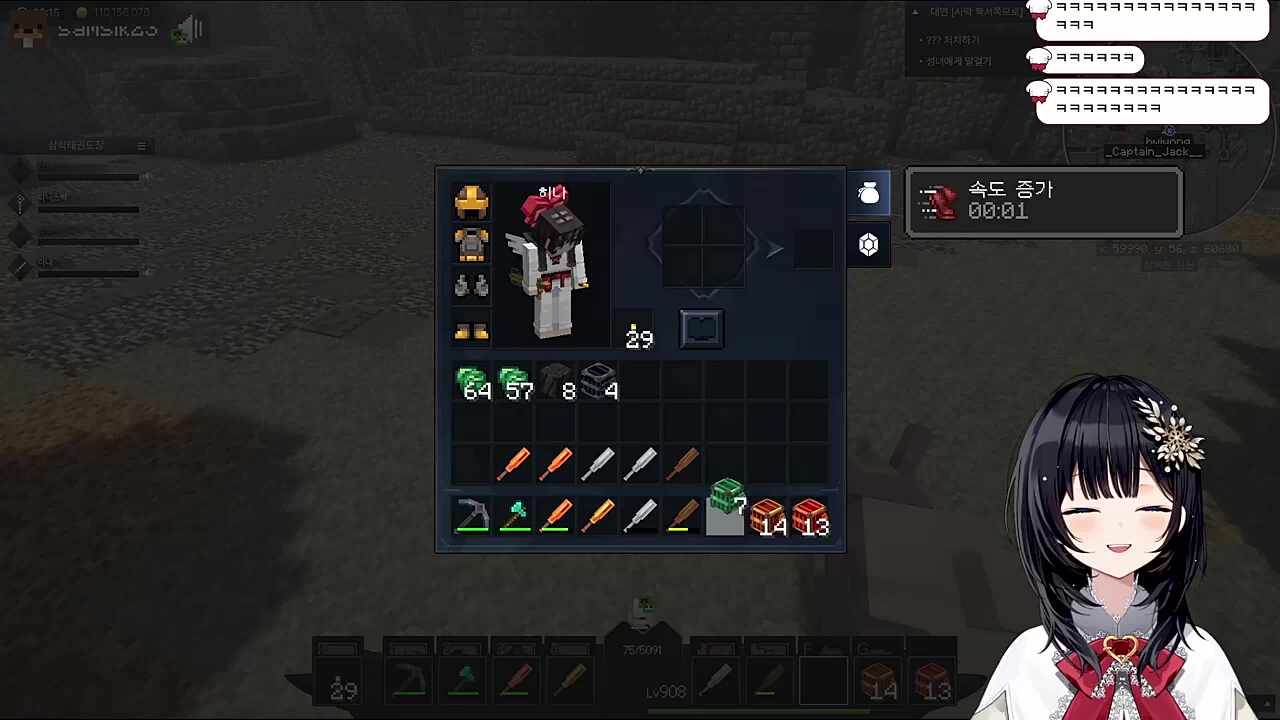This screenshot has height=720, width=1280.
Task: Select the golden boots armor slot
Action: pyautogui.click(x=471, y=330)
